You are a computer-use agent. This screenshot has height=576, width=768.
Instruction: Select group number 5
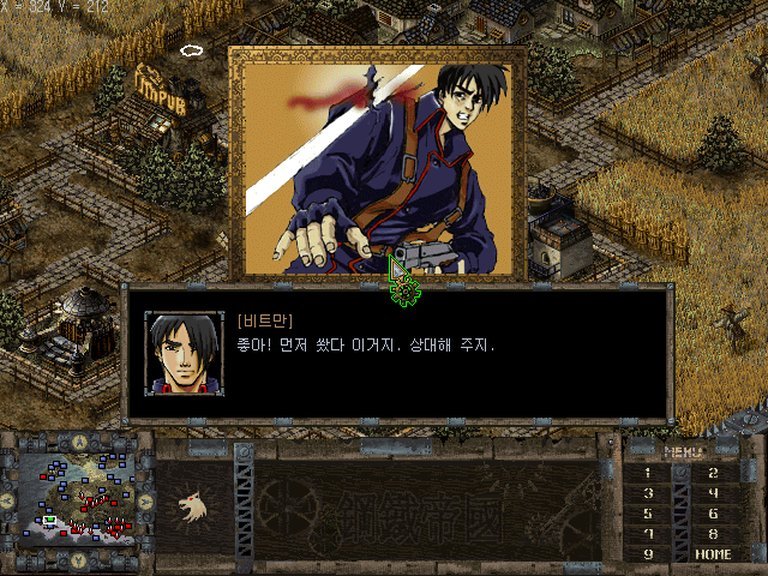click(x=648, y=513)
